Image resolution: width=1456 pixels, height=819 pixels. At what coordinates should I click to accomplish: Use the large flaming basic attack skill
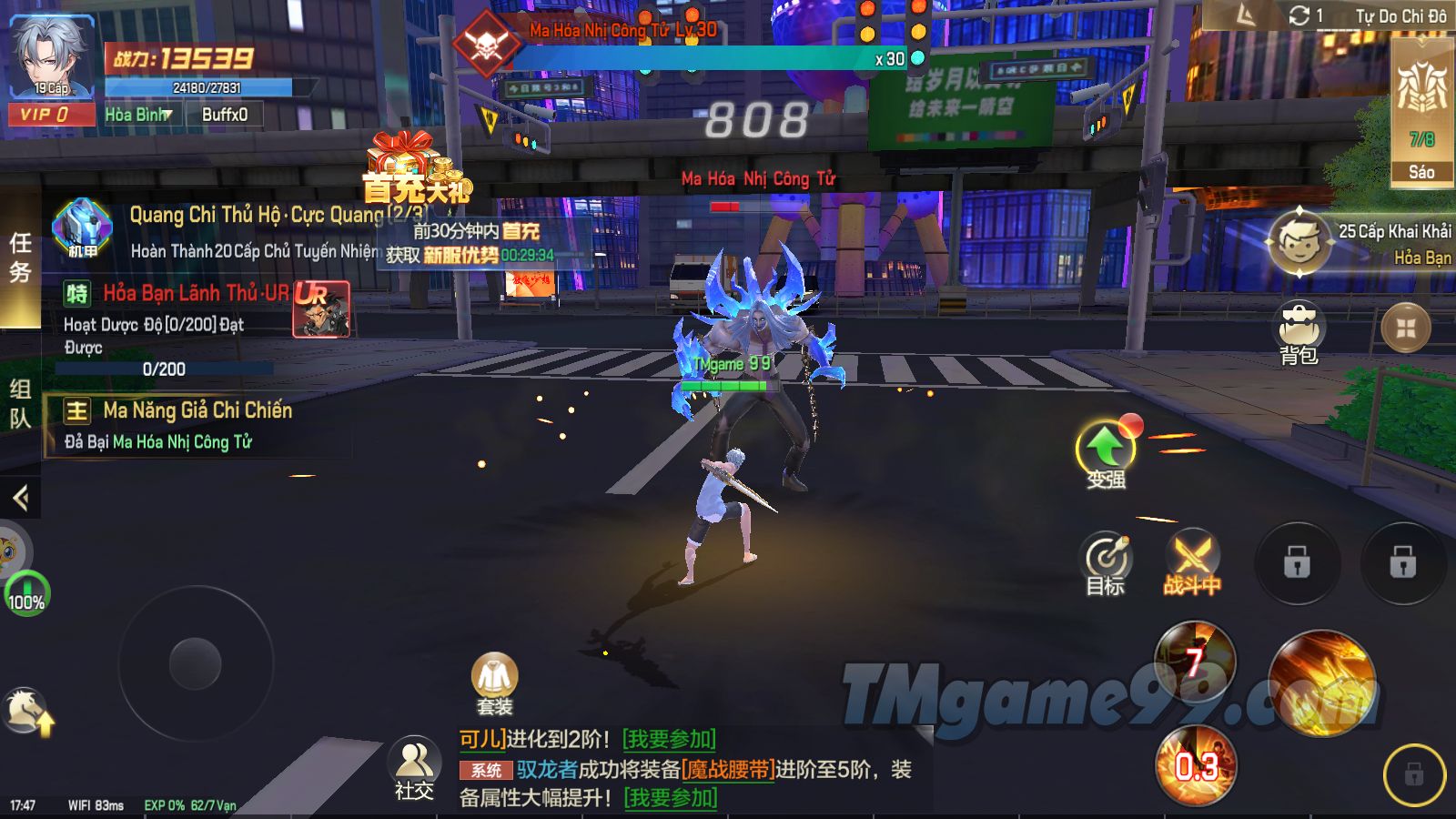click(1321, 682)
